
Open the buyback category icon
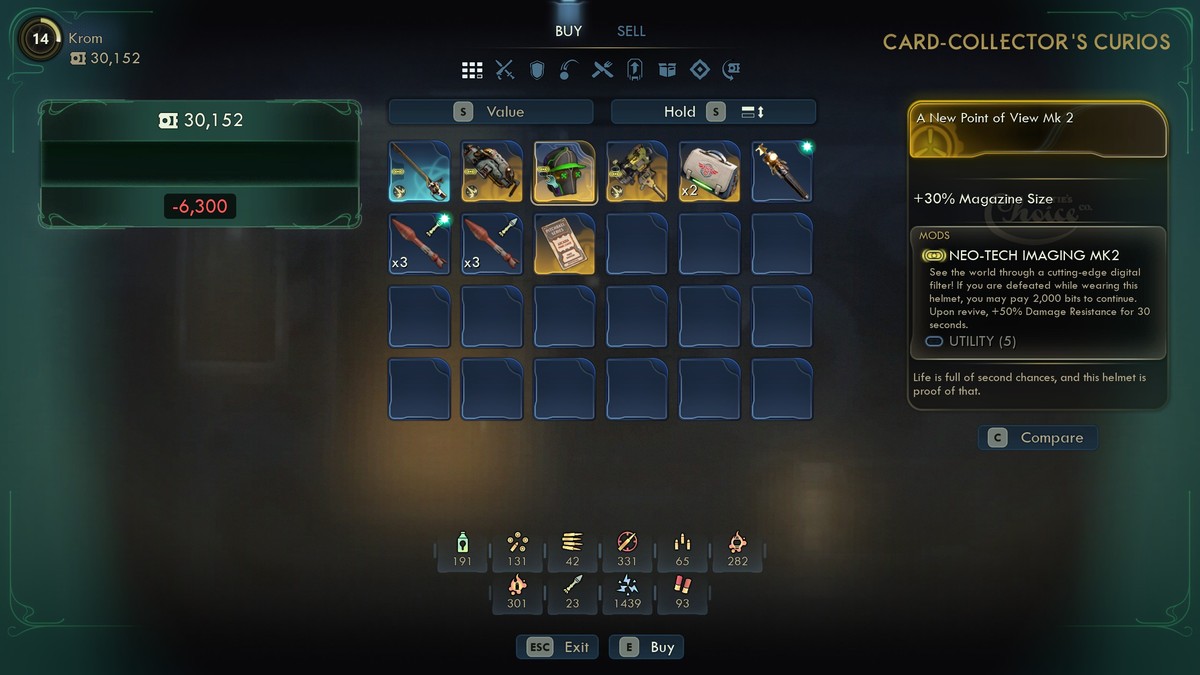[732, 70]
